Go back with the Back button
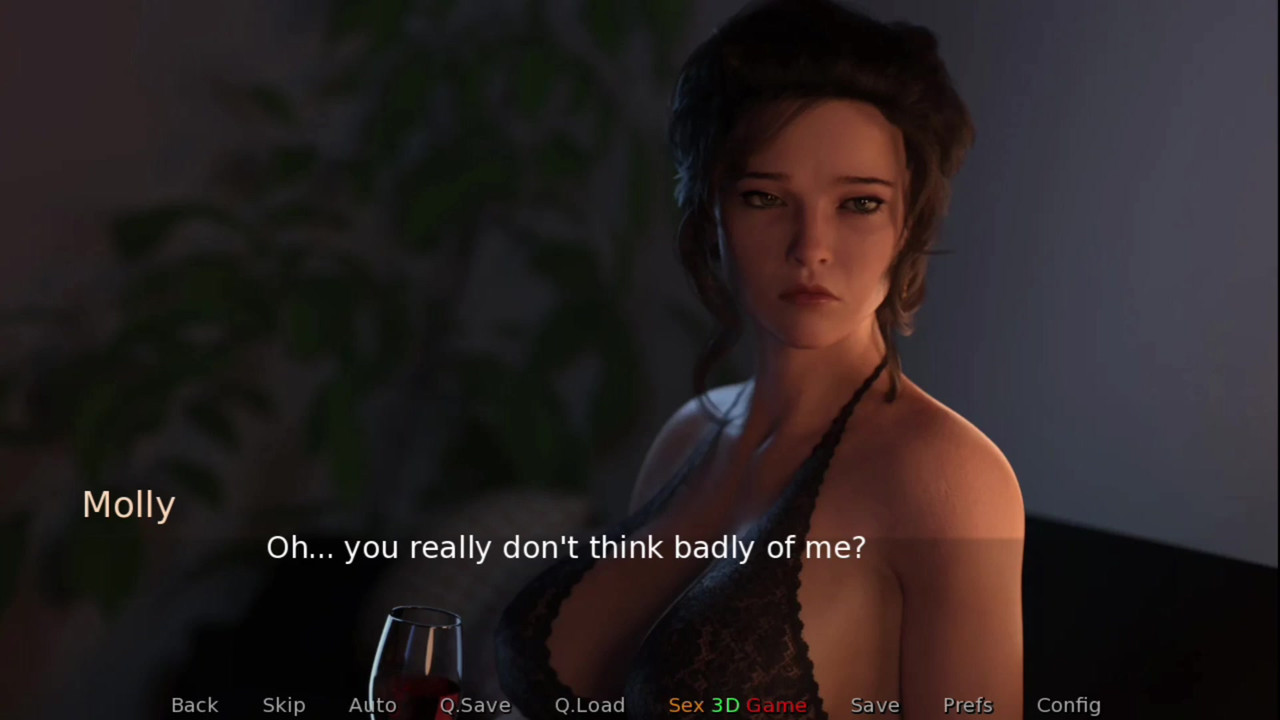This screenshot has width=1280, height=720. [x=194, y=705]
